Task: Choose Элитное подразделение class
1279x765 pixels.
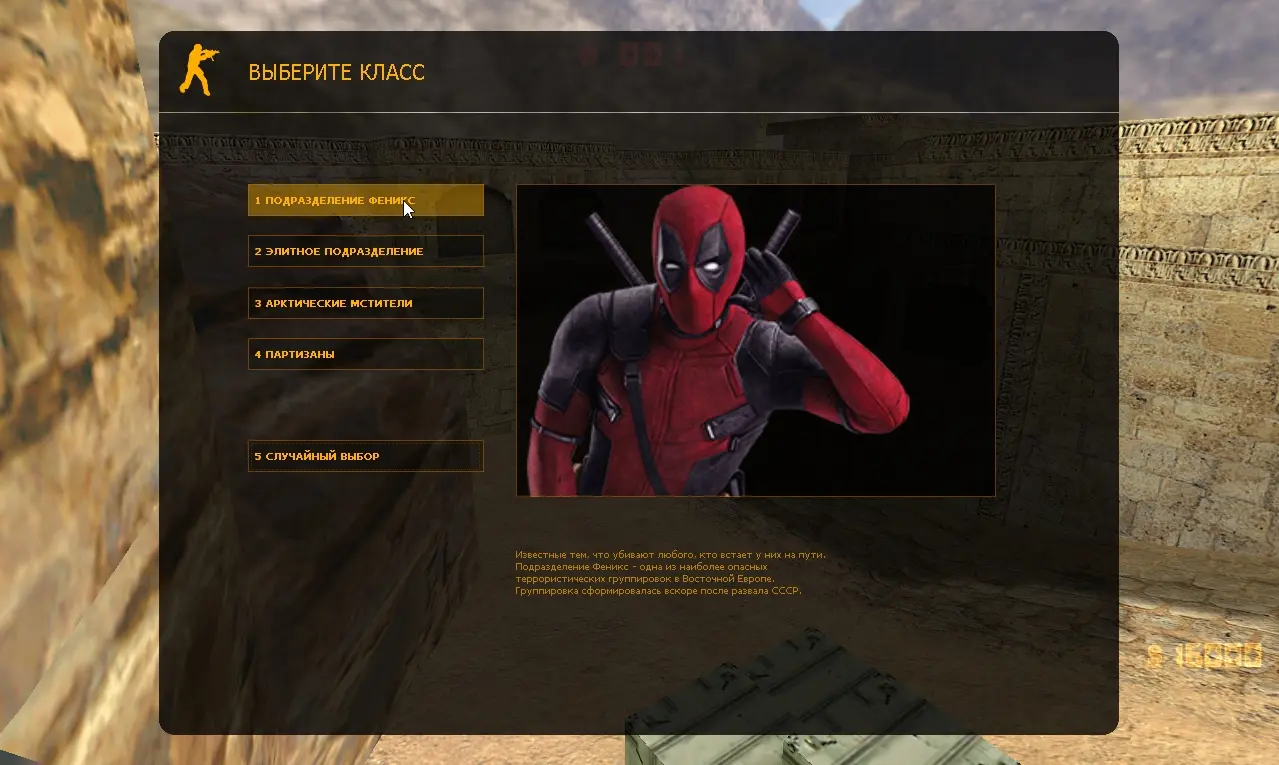Action: click(365, 251)
